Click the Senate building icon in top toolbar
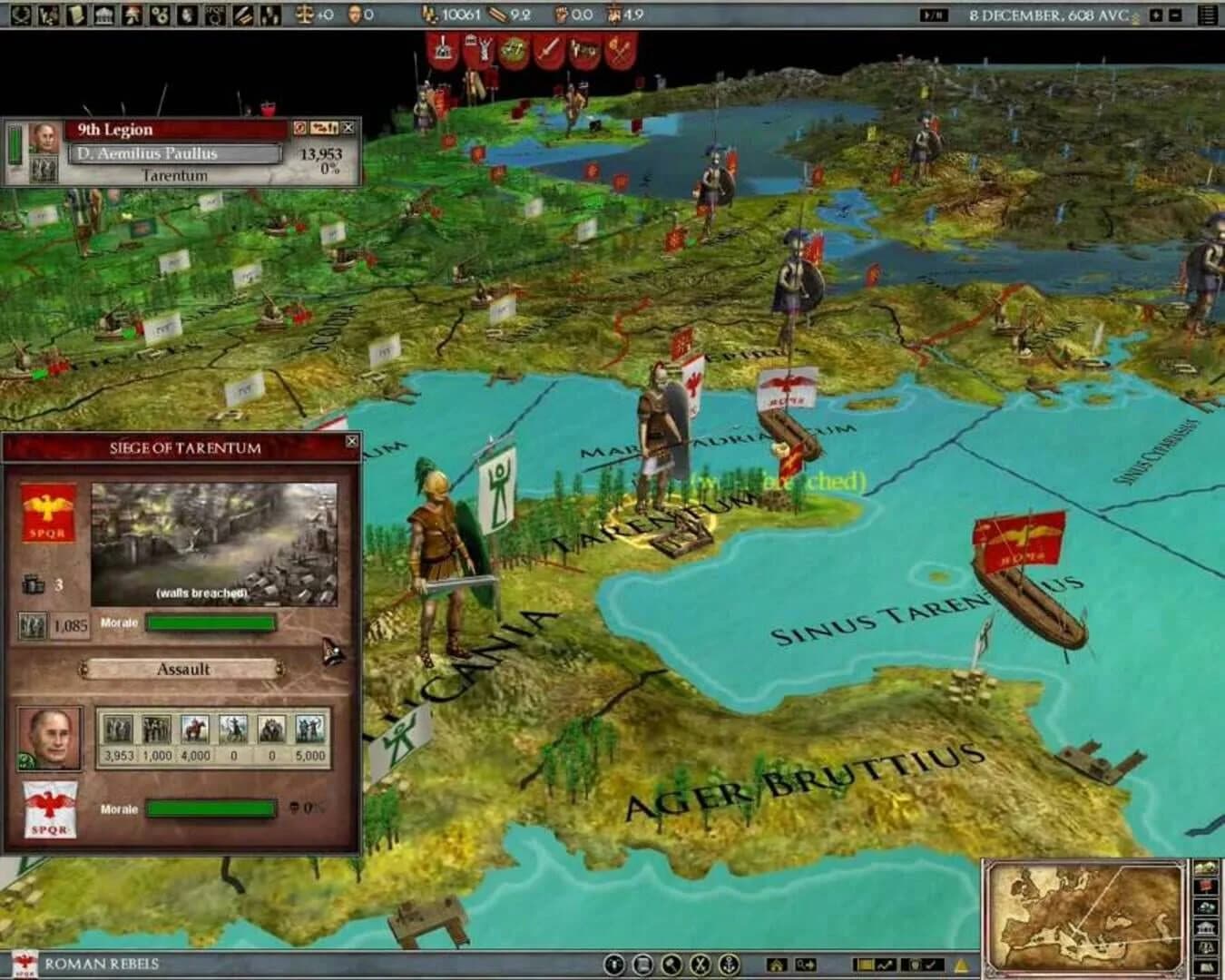 pos(103,13)
